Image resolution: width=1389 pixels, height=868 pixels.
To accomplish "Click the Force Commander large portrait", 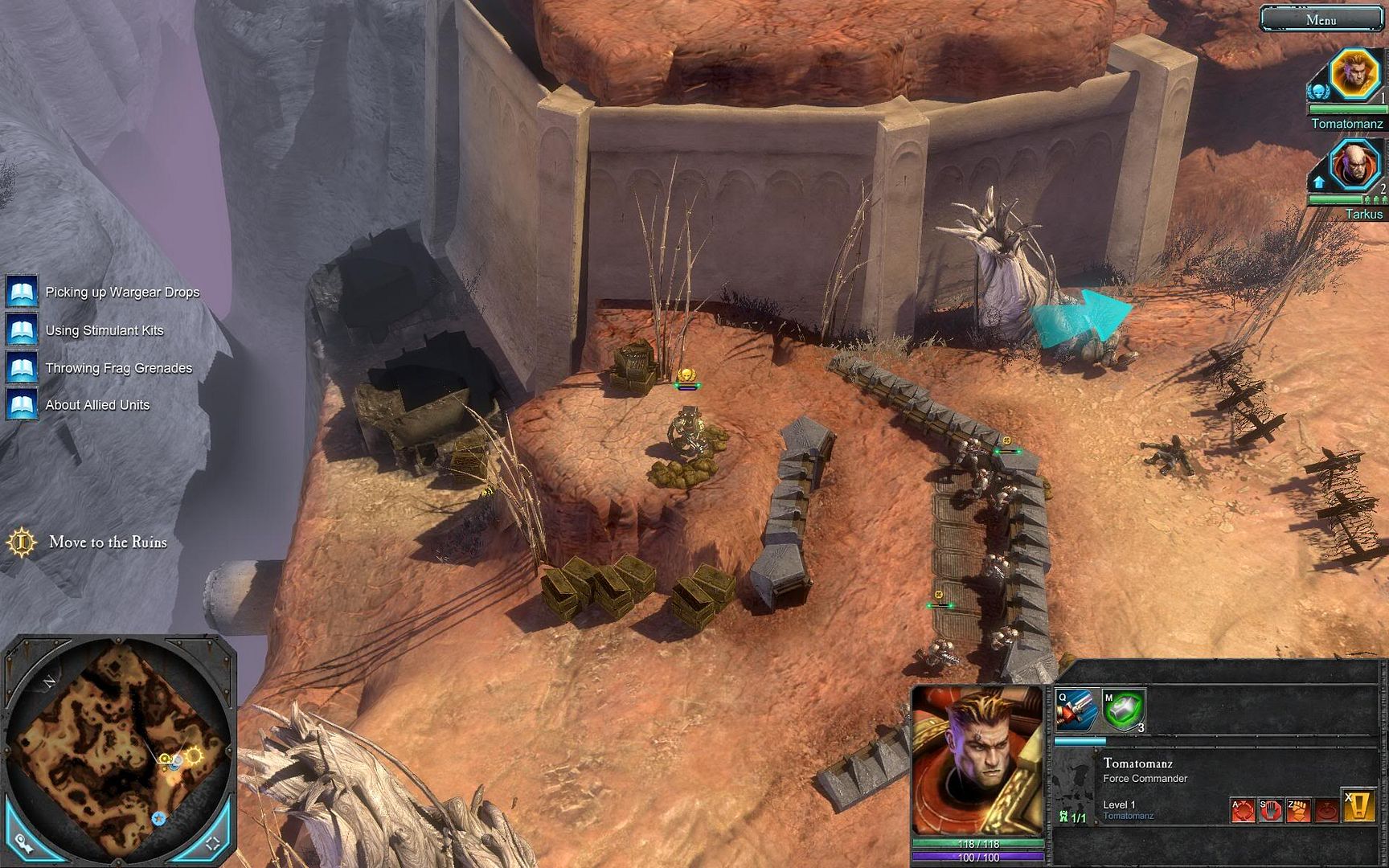I will click(977, 759).
